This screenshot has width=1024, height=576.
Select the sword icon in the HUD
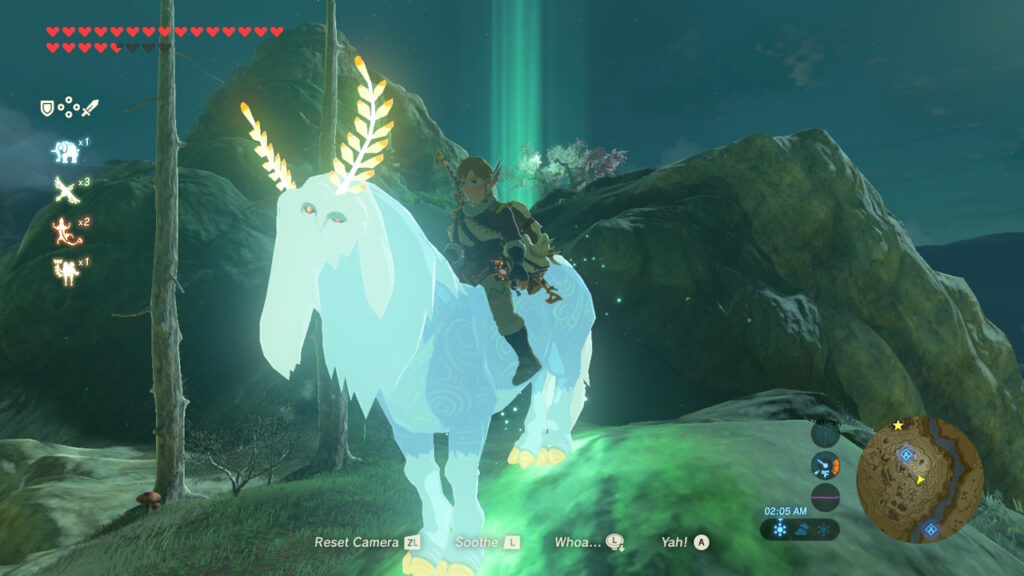point(90,107)
